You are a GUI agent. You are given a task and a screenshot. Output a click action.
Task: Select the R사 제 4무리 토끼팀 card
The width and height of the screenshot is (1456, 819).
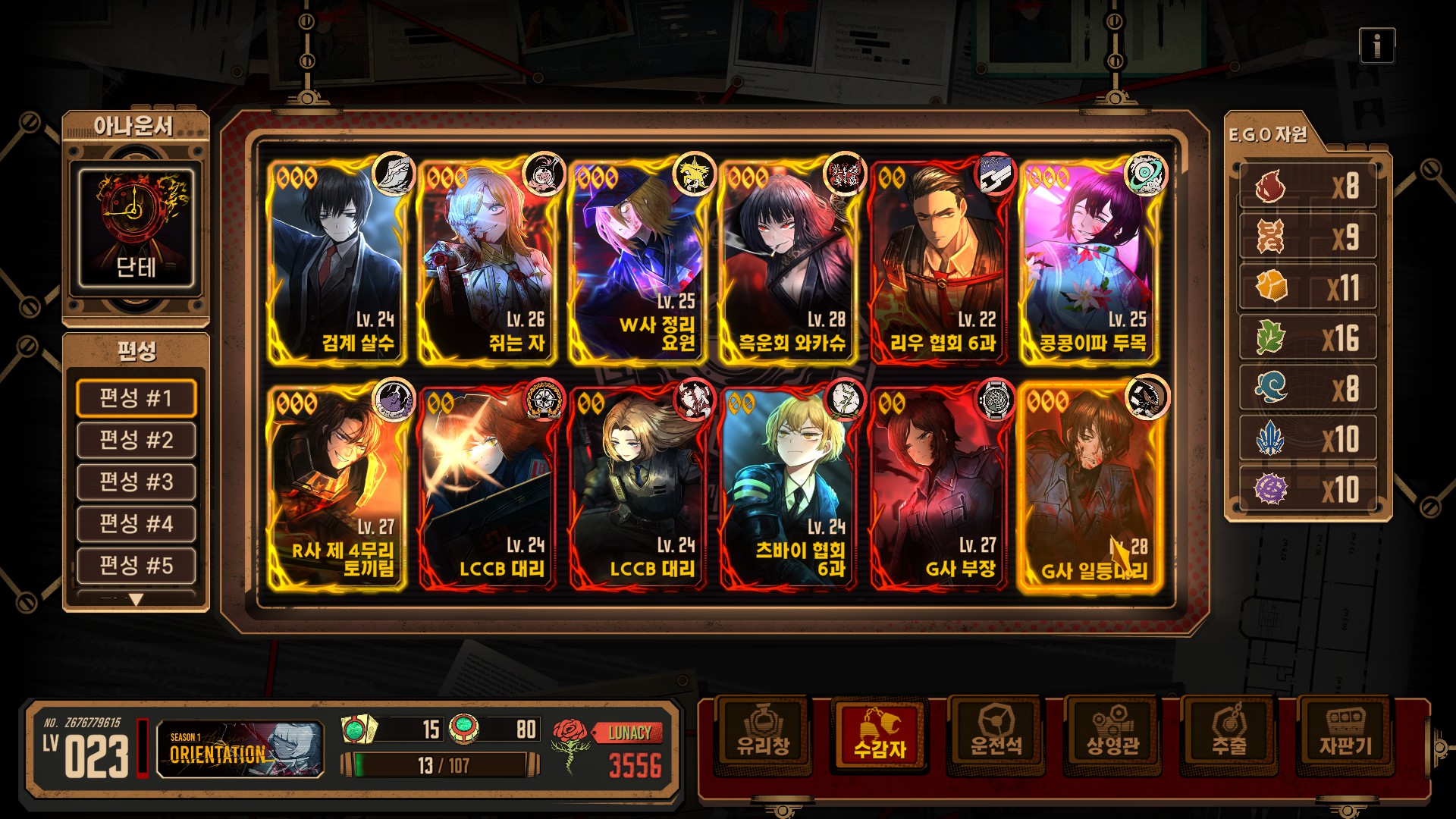pyautogui.click(x=336, y=488)
